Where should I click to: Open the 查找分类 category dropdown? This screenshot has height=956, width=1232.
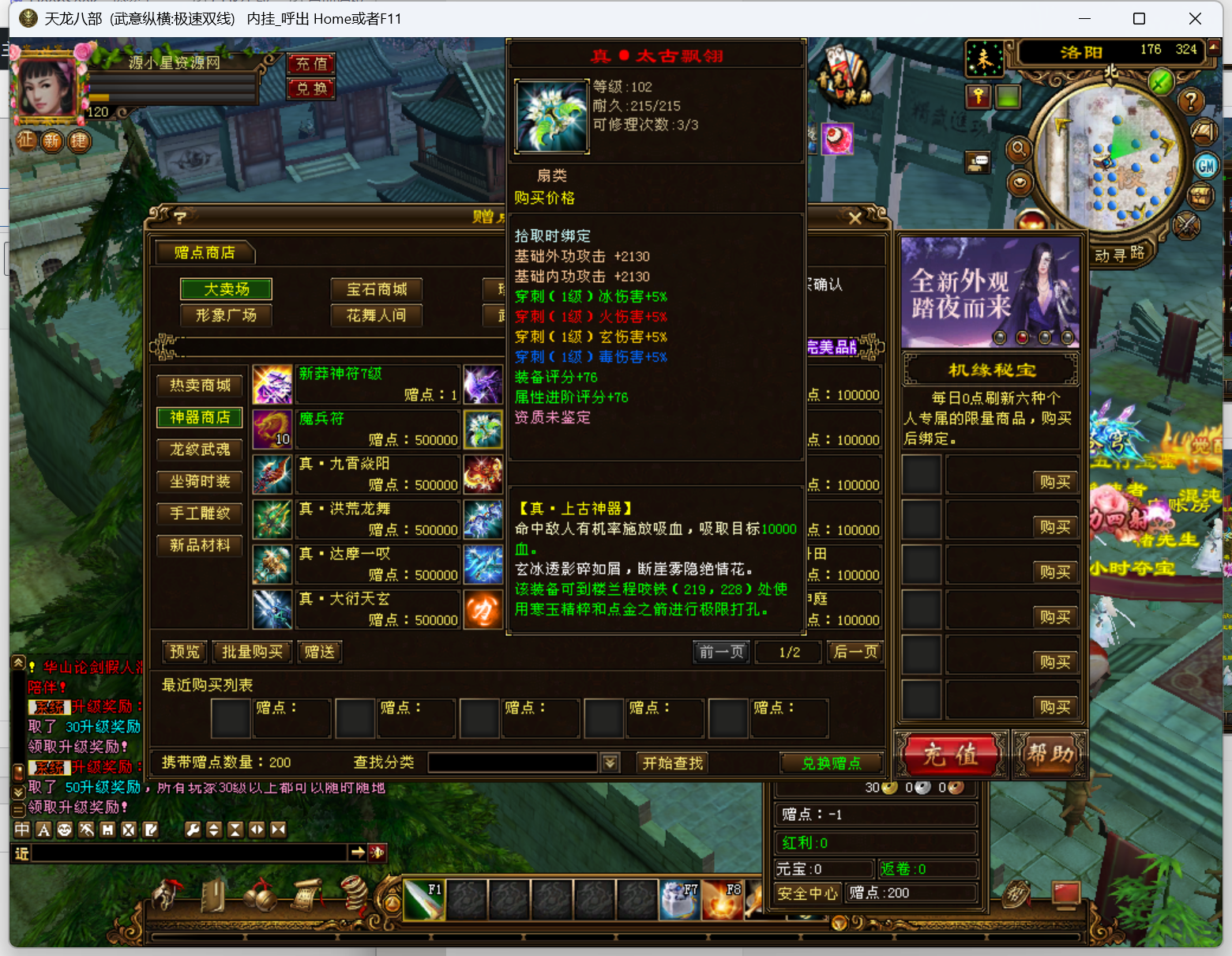609,762
